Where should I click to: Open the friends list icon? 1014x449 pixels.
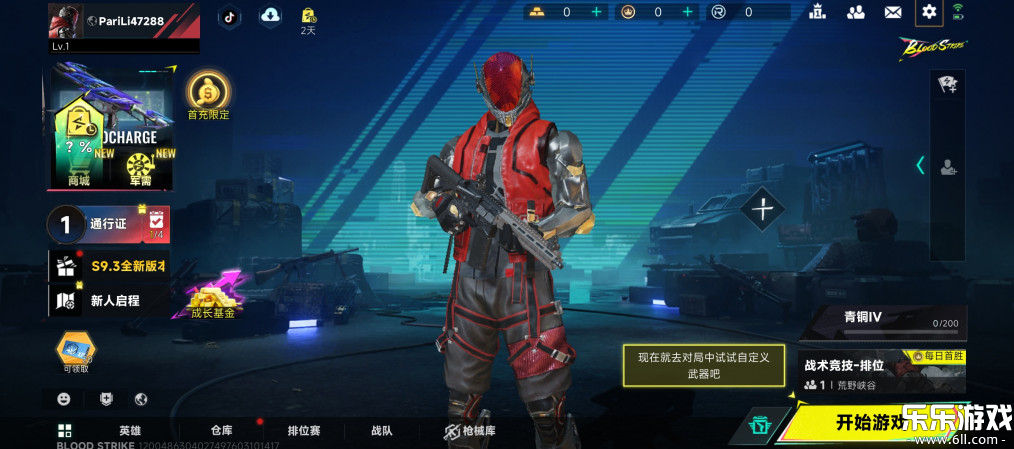pos(856,12)
